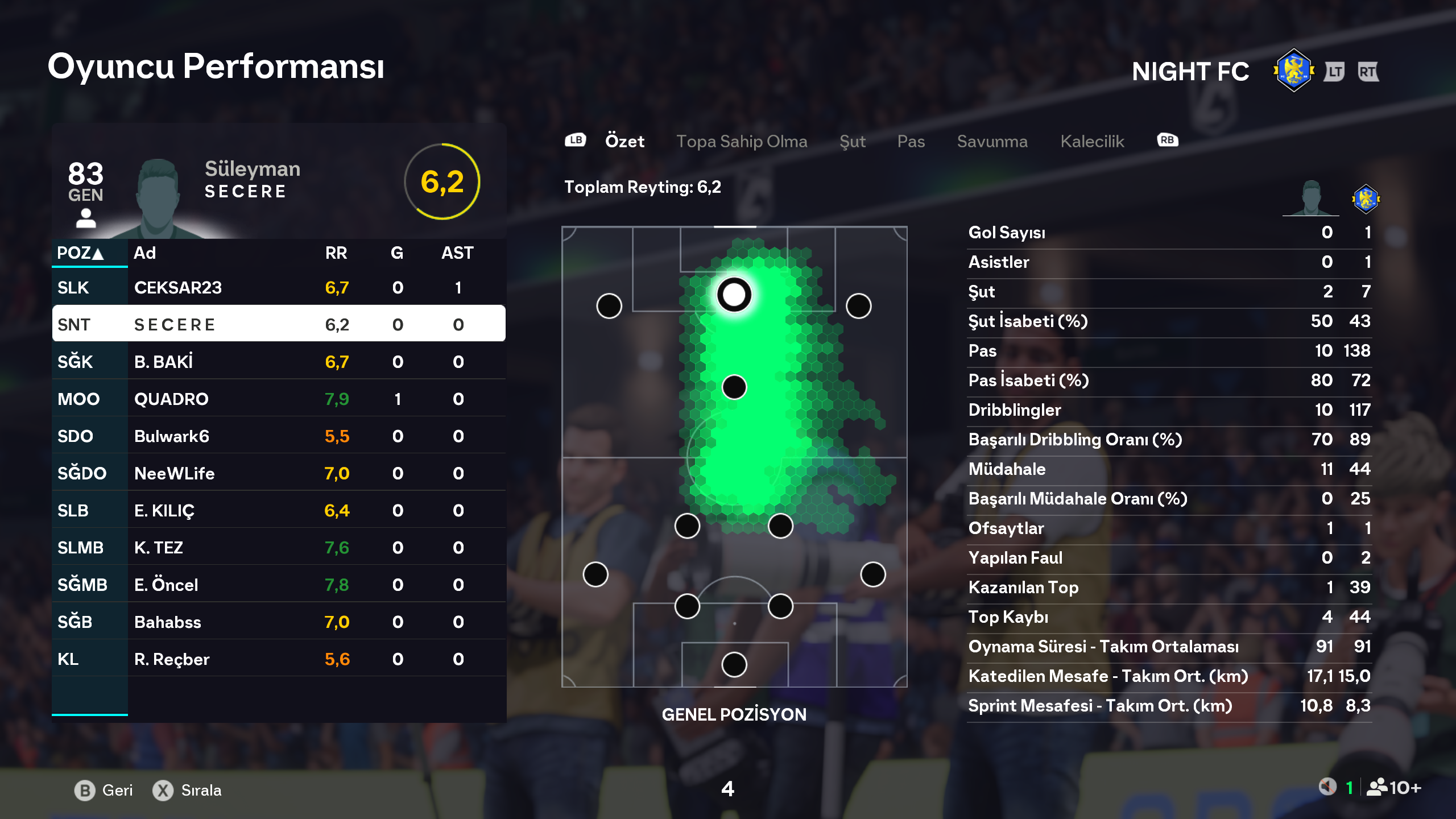
Task: Switch to the Kalecilik tab
Action: coord(1092,142)
